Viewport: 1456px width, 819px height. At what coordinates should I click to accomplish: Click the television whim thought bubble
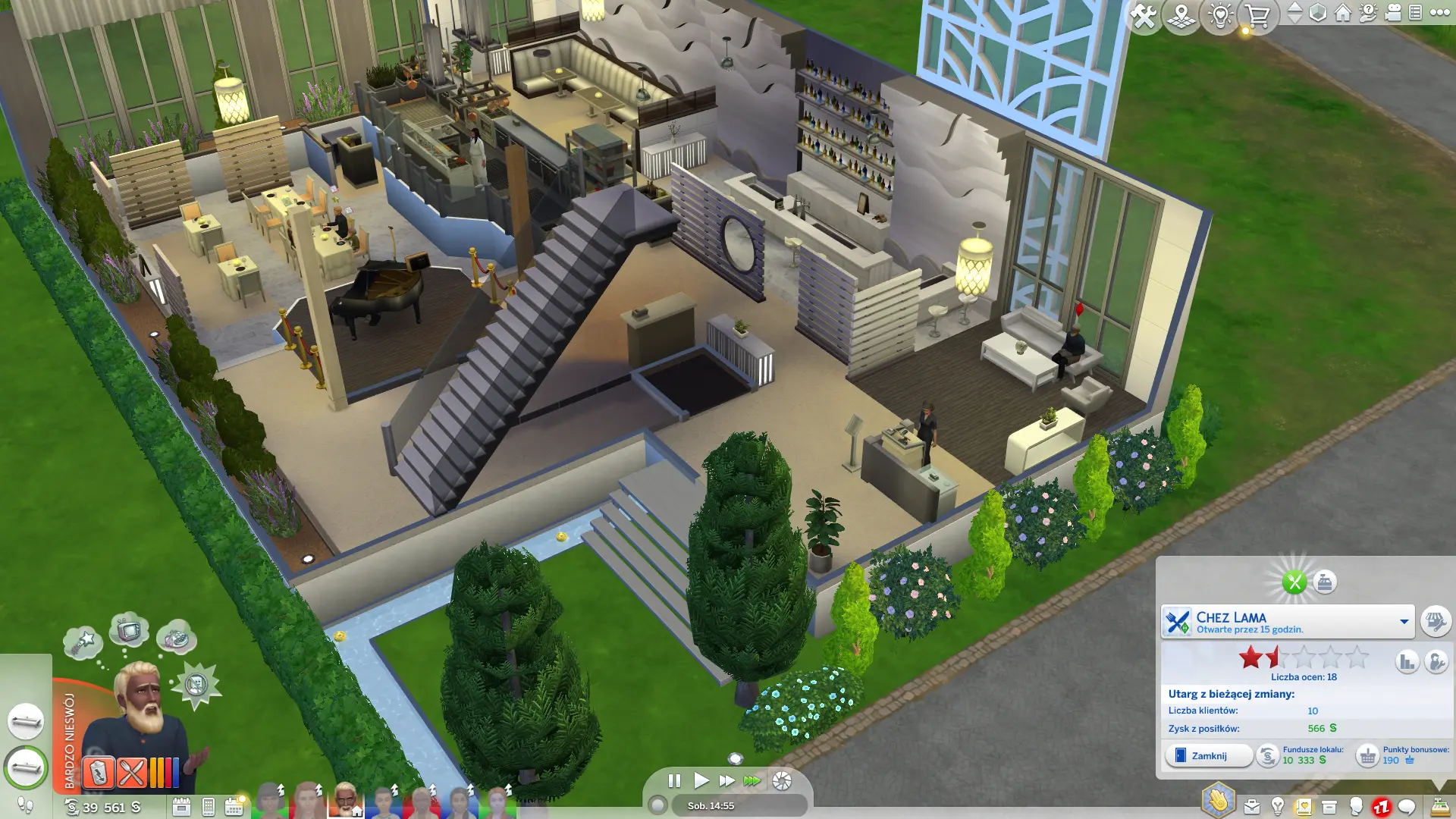pyautogui.click(x=129, y=630)
